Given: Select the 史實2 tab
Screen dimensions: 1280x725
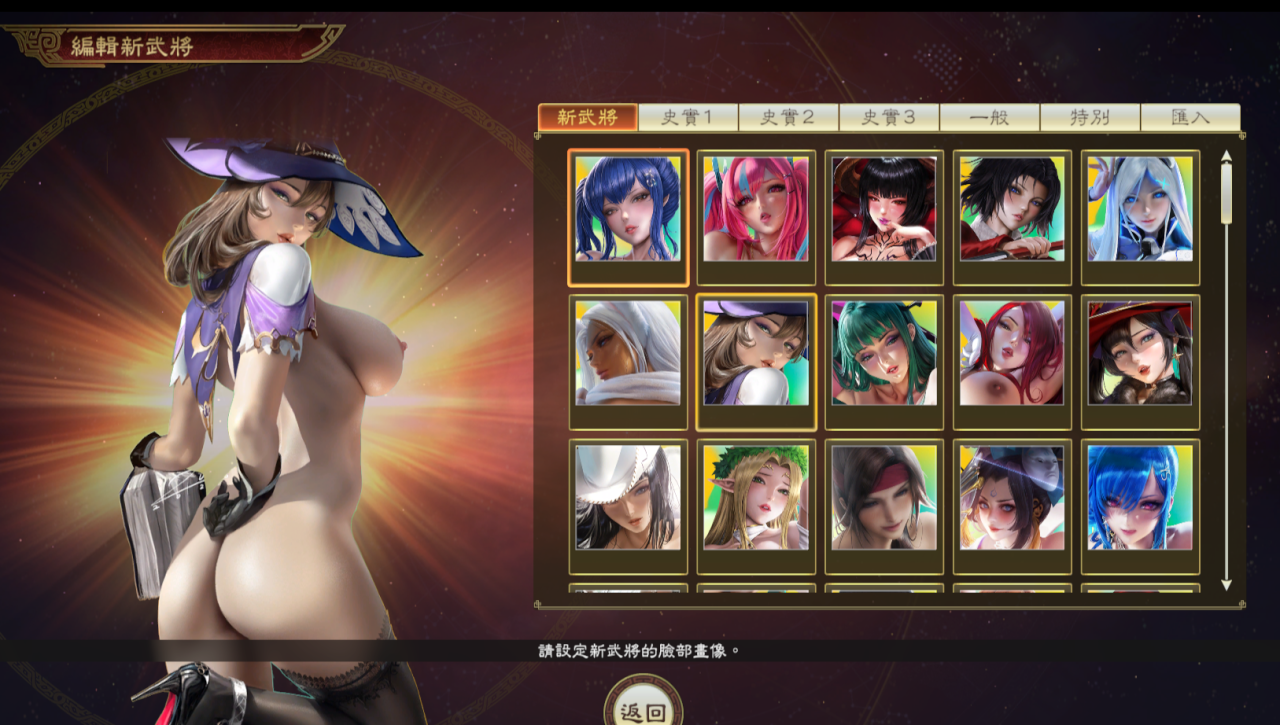Looking at the screenshot, I should (x=789, y=117).
